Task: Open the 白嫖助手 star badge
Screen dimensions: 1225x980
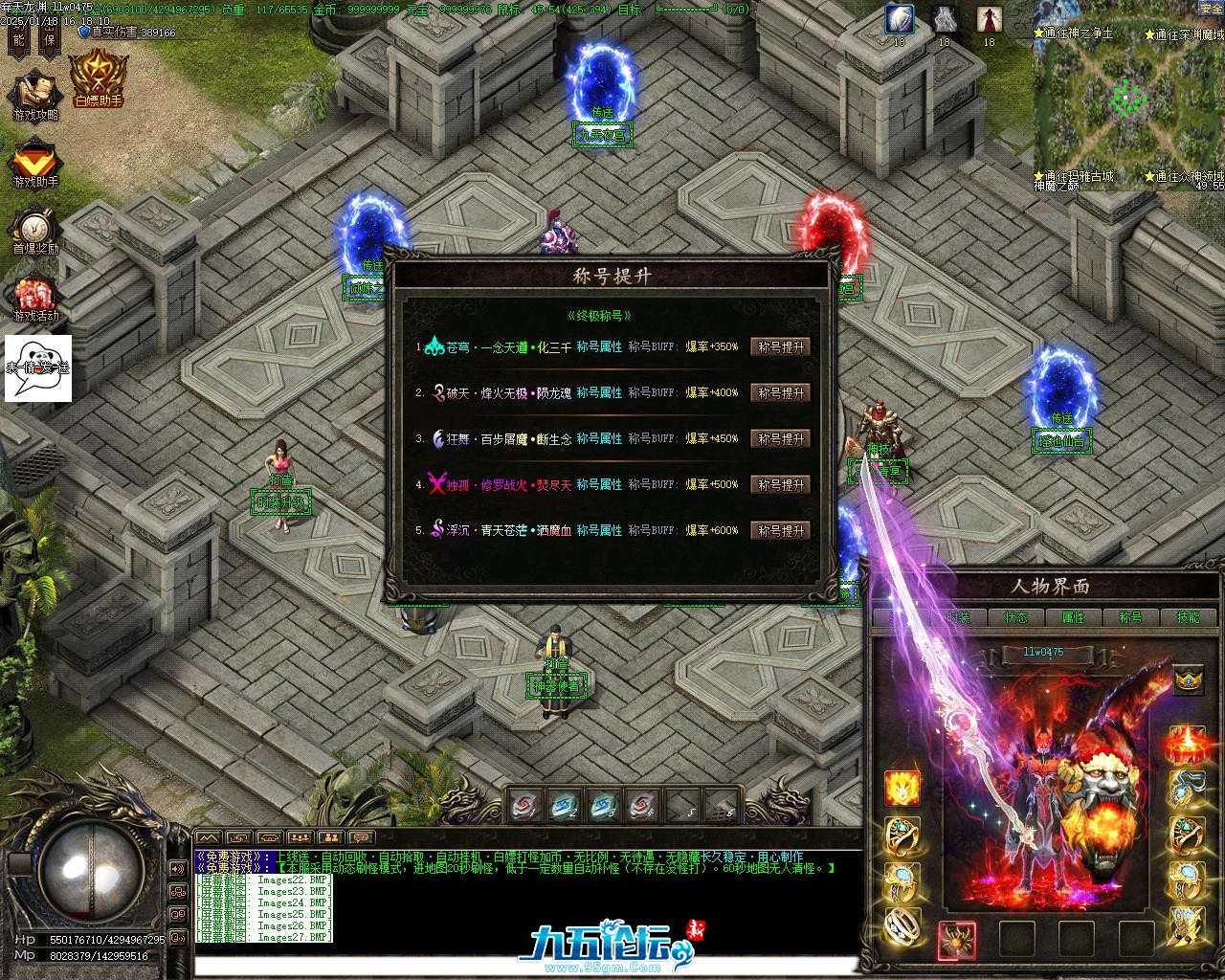Action: point(97,78)
